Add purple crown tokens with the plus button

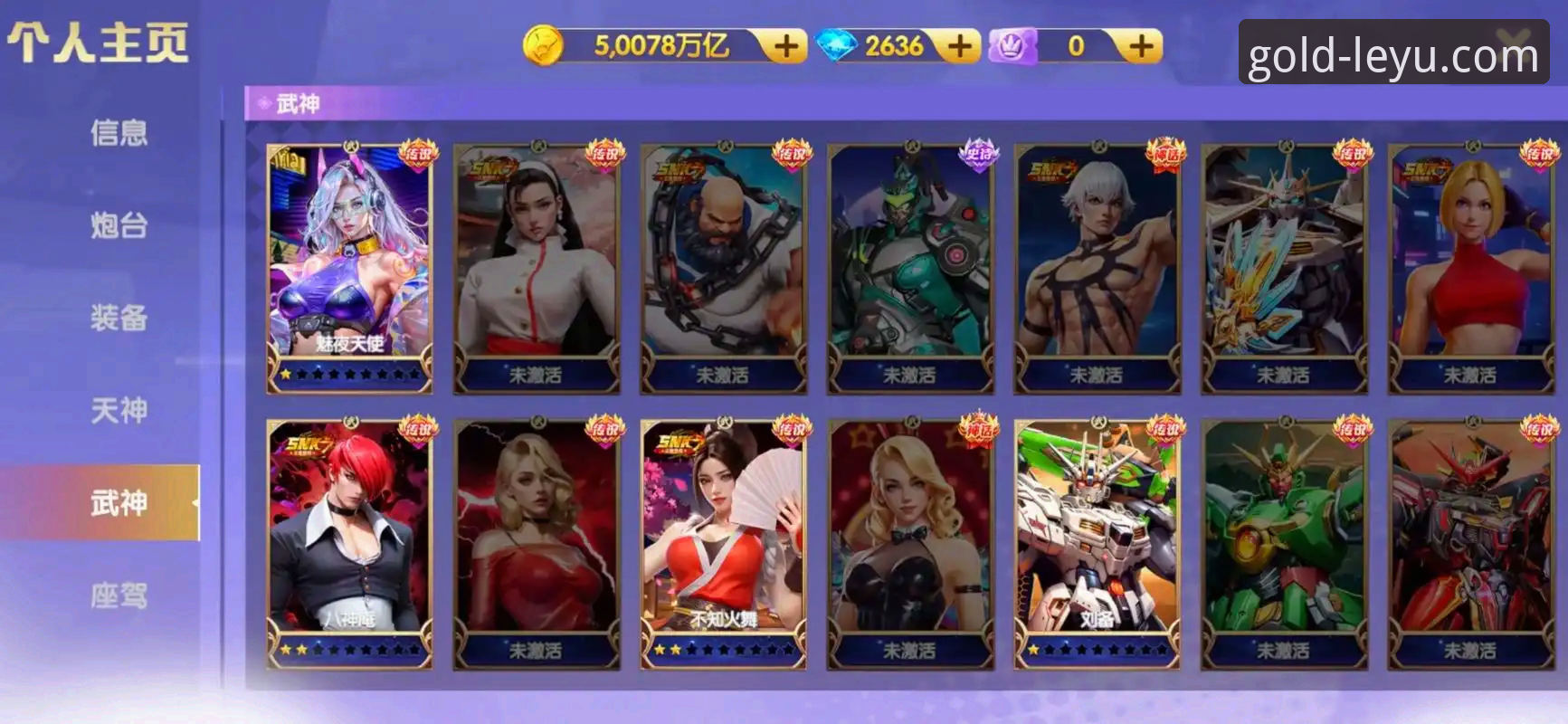tap(1142, 46)
